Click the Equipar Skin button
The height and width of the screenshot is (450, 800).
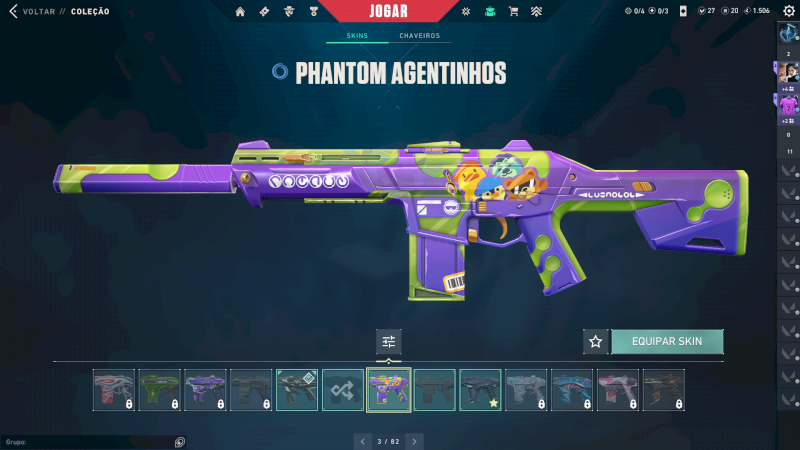[x=667, y=341]
